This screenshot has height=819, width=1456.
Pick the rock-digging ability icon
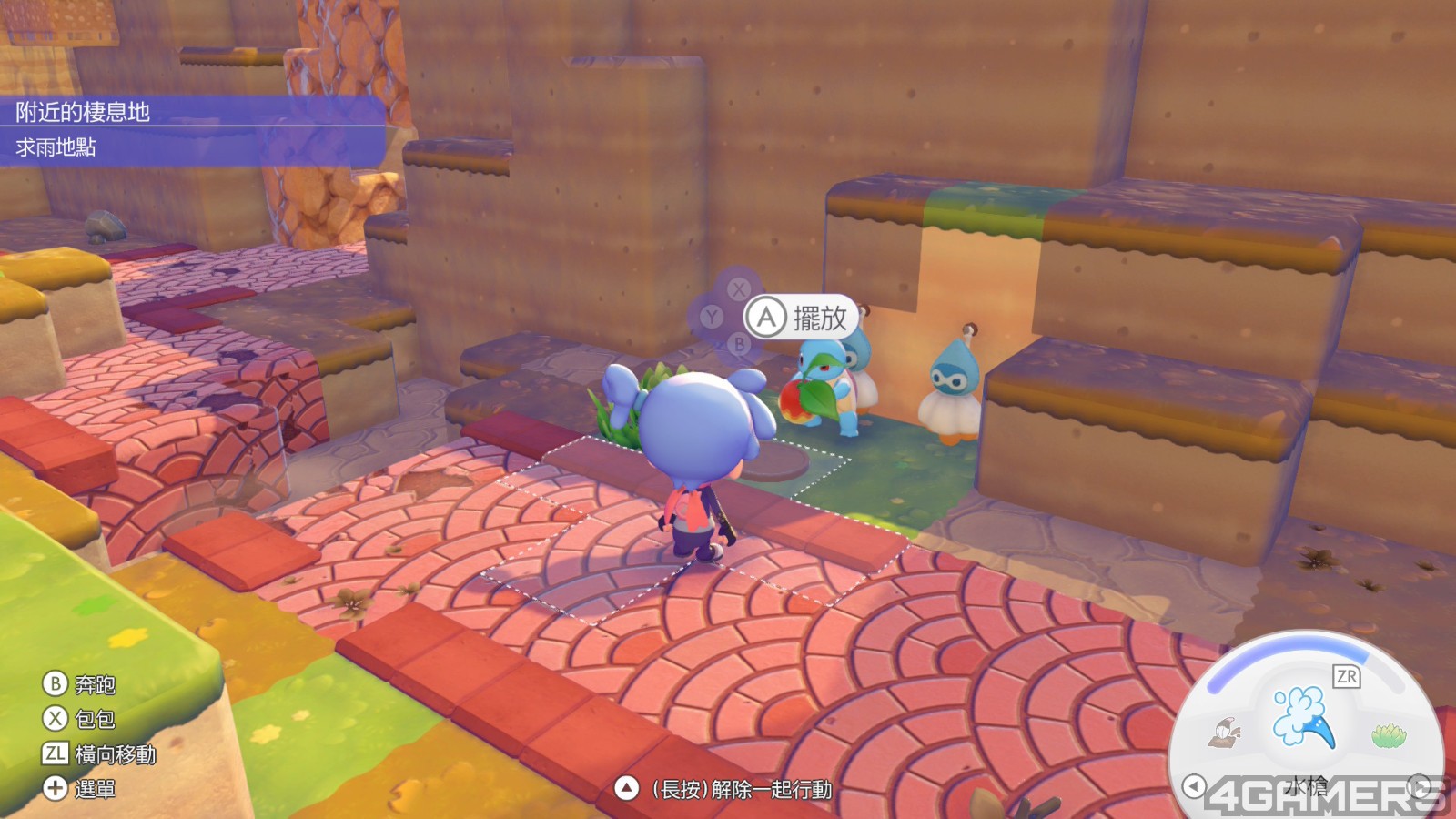(1224, 732)
